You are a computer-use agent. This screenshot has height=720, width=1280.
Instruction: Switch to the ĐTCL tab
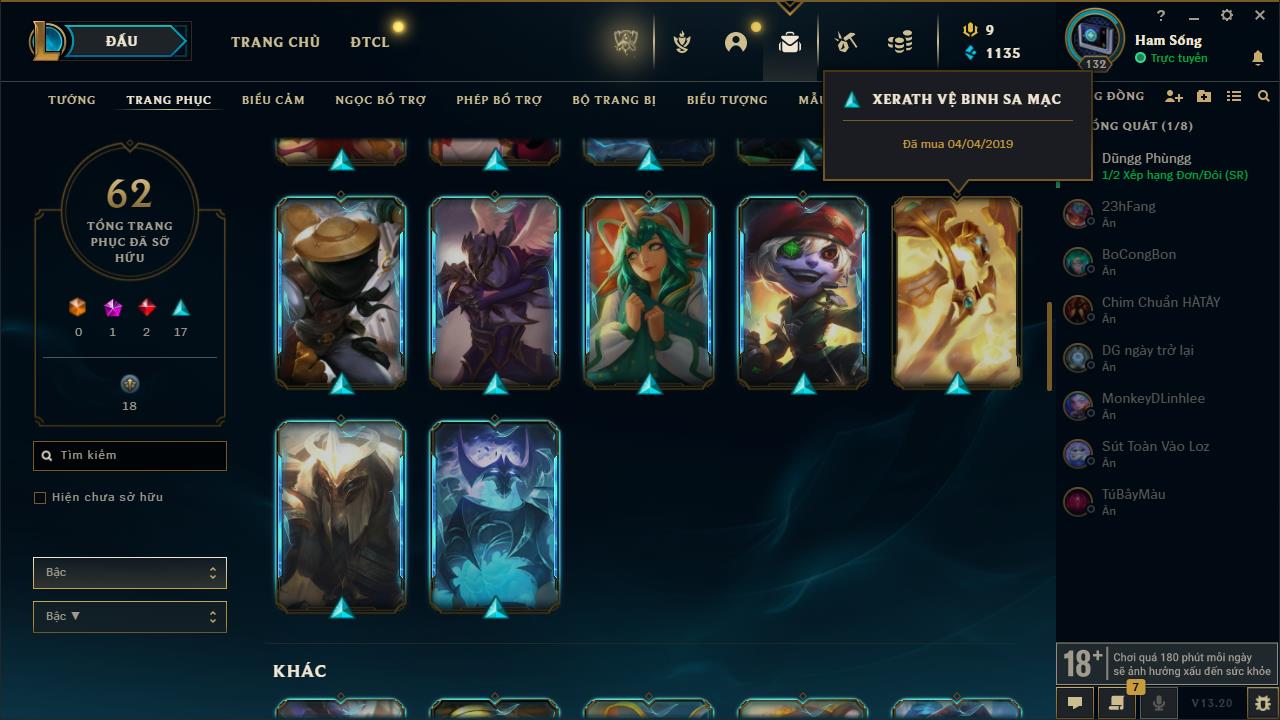369,42
